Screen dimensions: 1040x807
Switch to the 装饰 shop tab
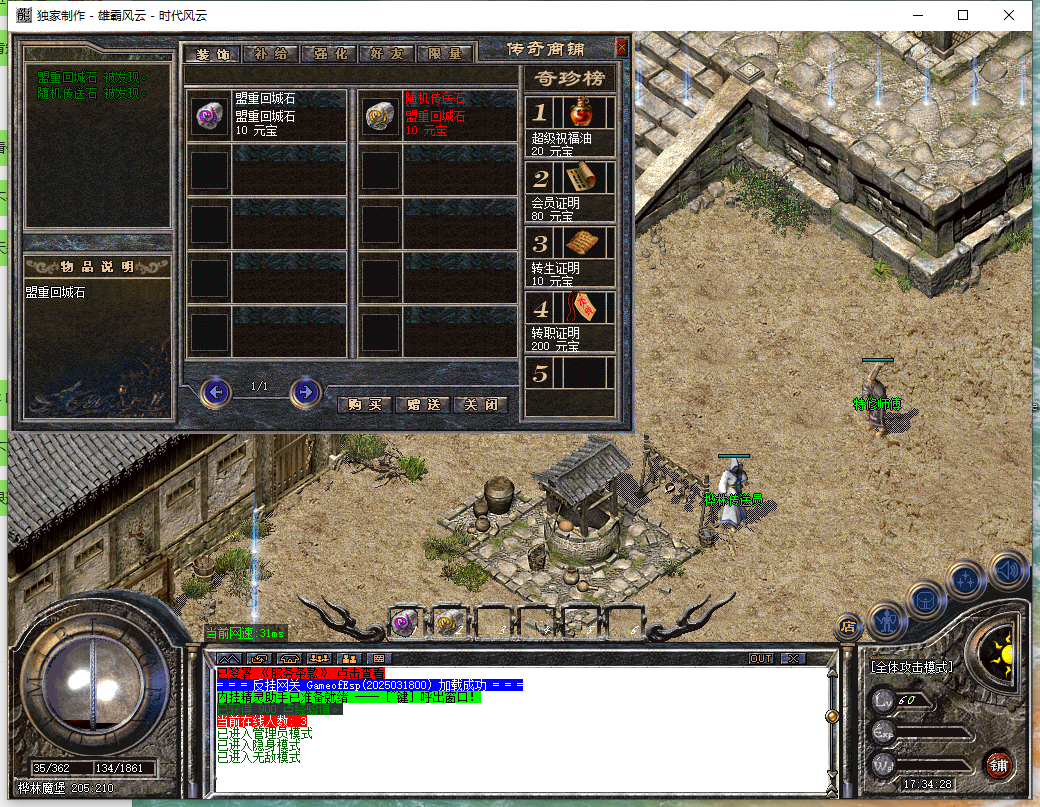click(212, 53)
